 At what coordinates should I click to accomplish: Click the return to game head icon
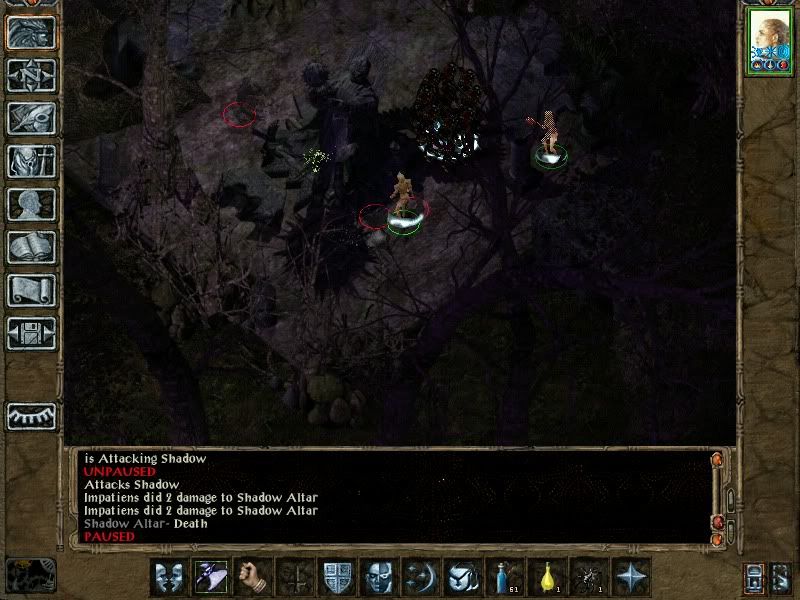coord(31,32)
